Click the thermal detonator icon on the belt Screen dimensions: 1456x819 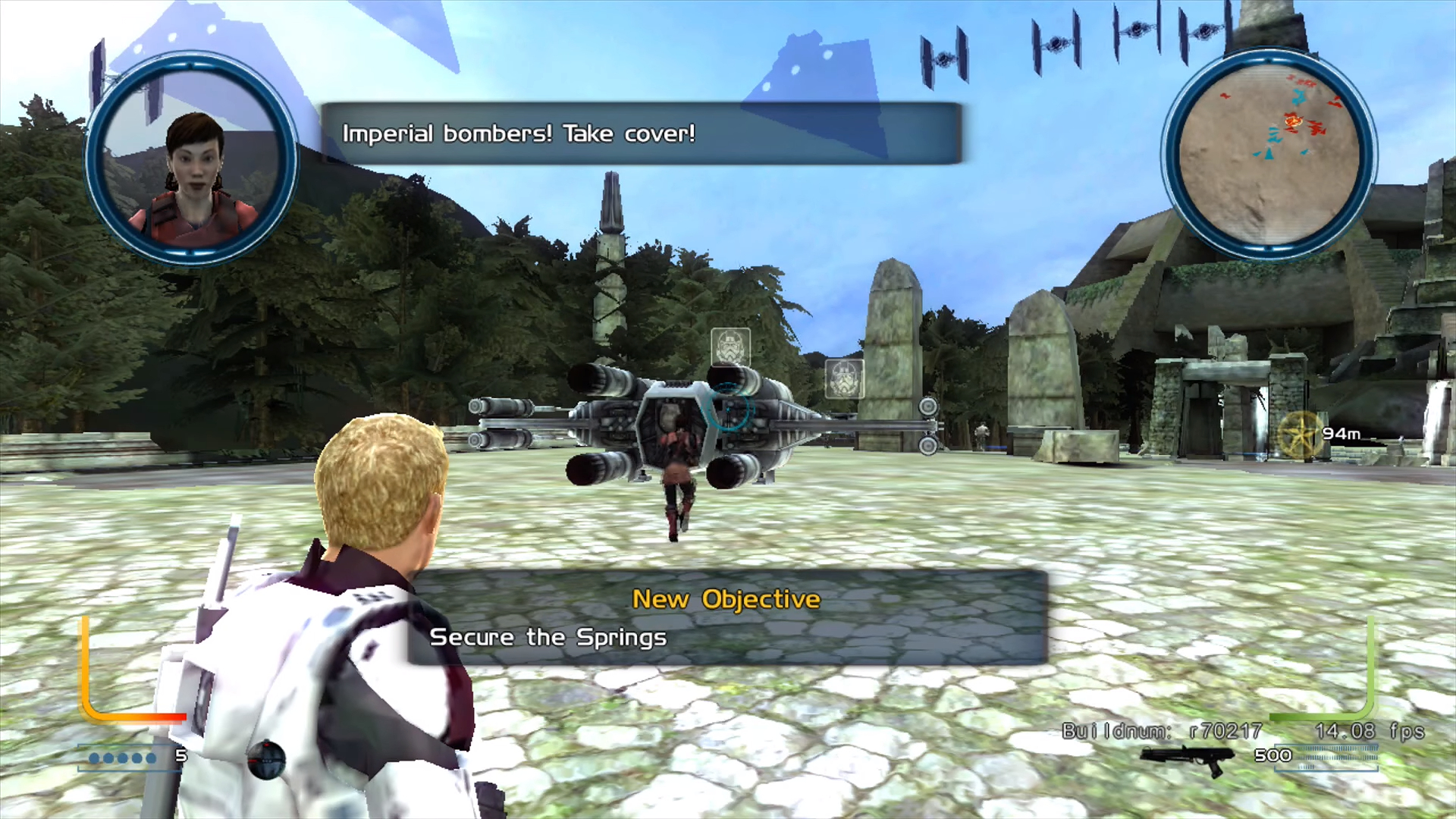(267, 761)
